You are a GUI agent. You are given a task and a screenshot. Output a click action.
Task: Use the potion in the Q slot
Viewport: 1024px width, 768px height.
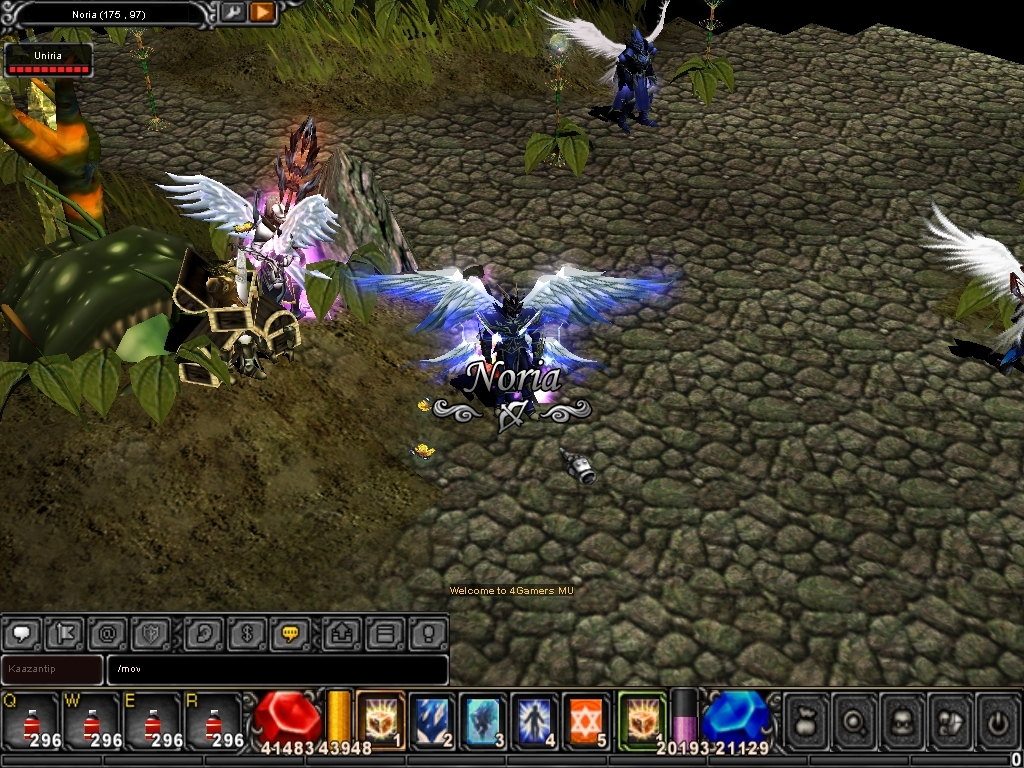point(30,720)
